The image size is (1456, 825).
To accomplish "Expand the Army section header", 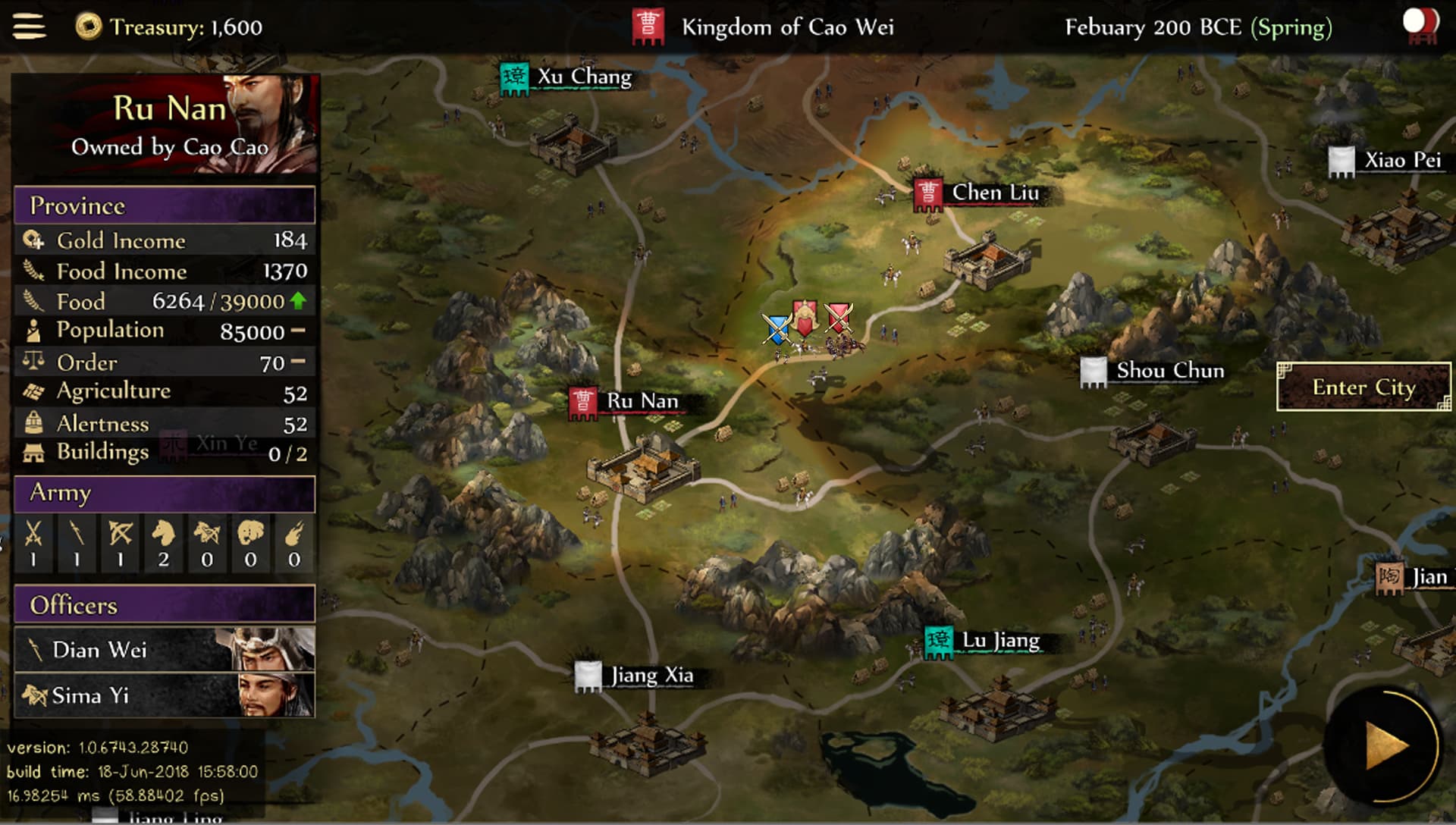I will coord(164,494).
